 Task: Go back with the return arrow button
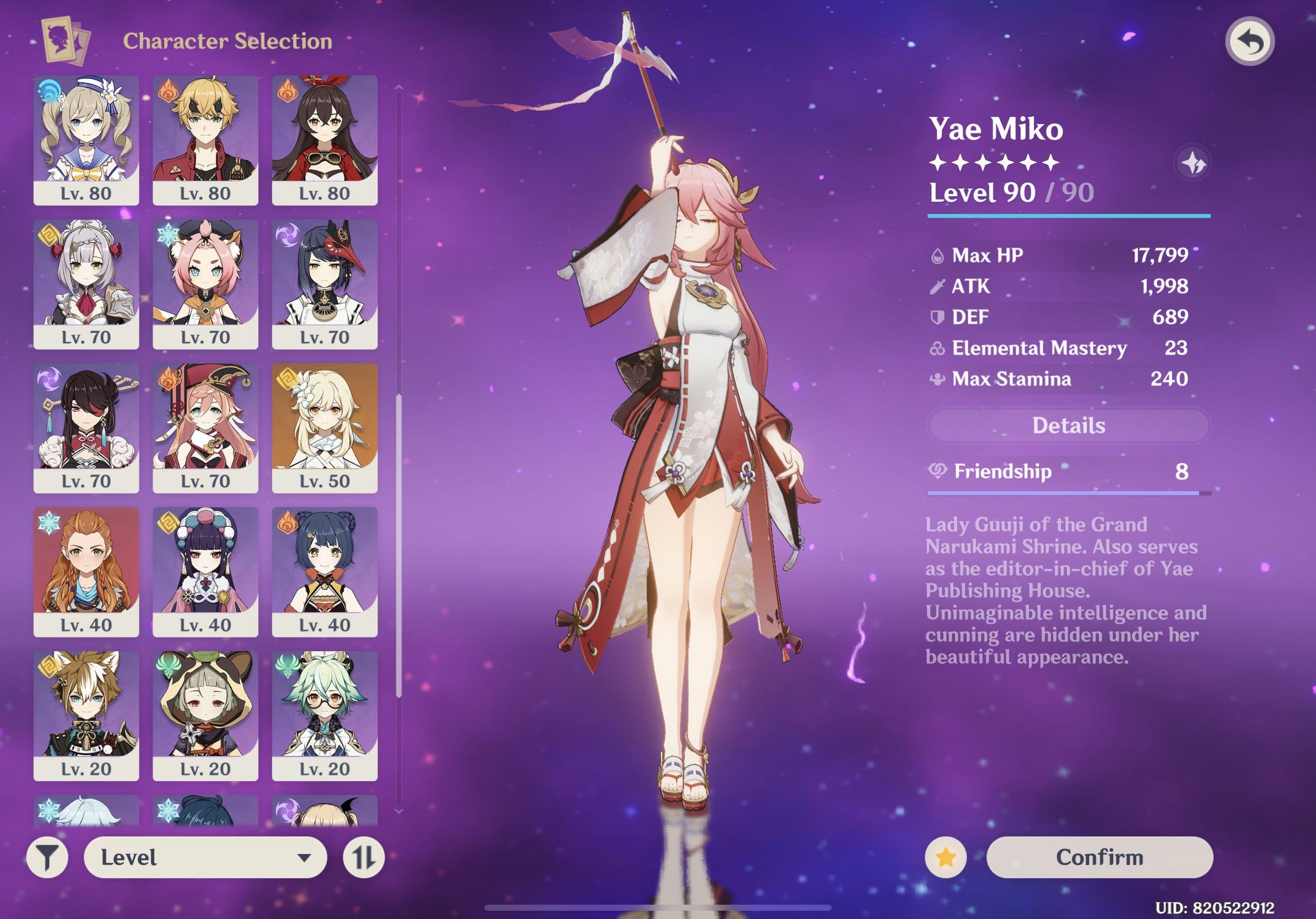point(1249,42)
